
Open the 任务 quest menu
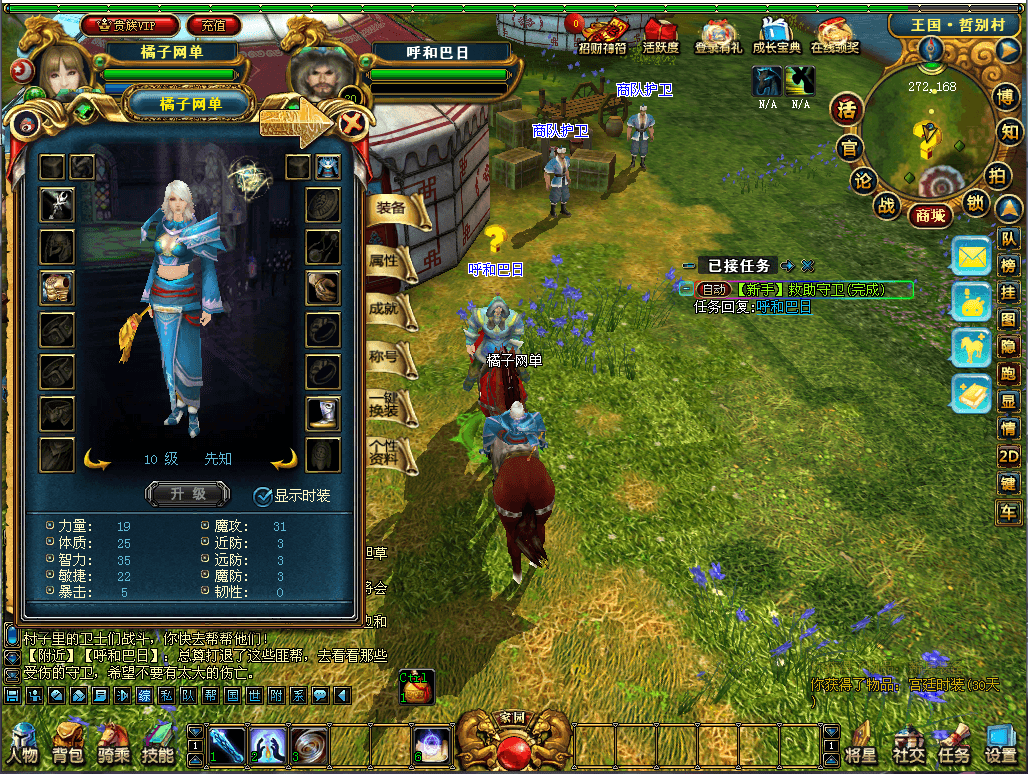pyautogui.click(x=953, y=745)
